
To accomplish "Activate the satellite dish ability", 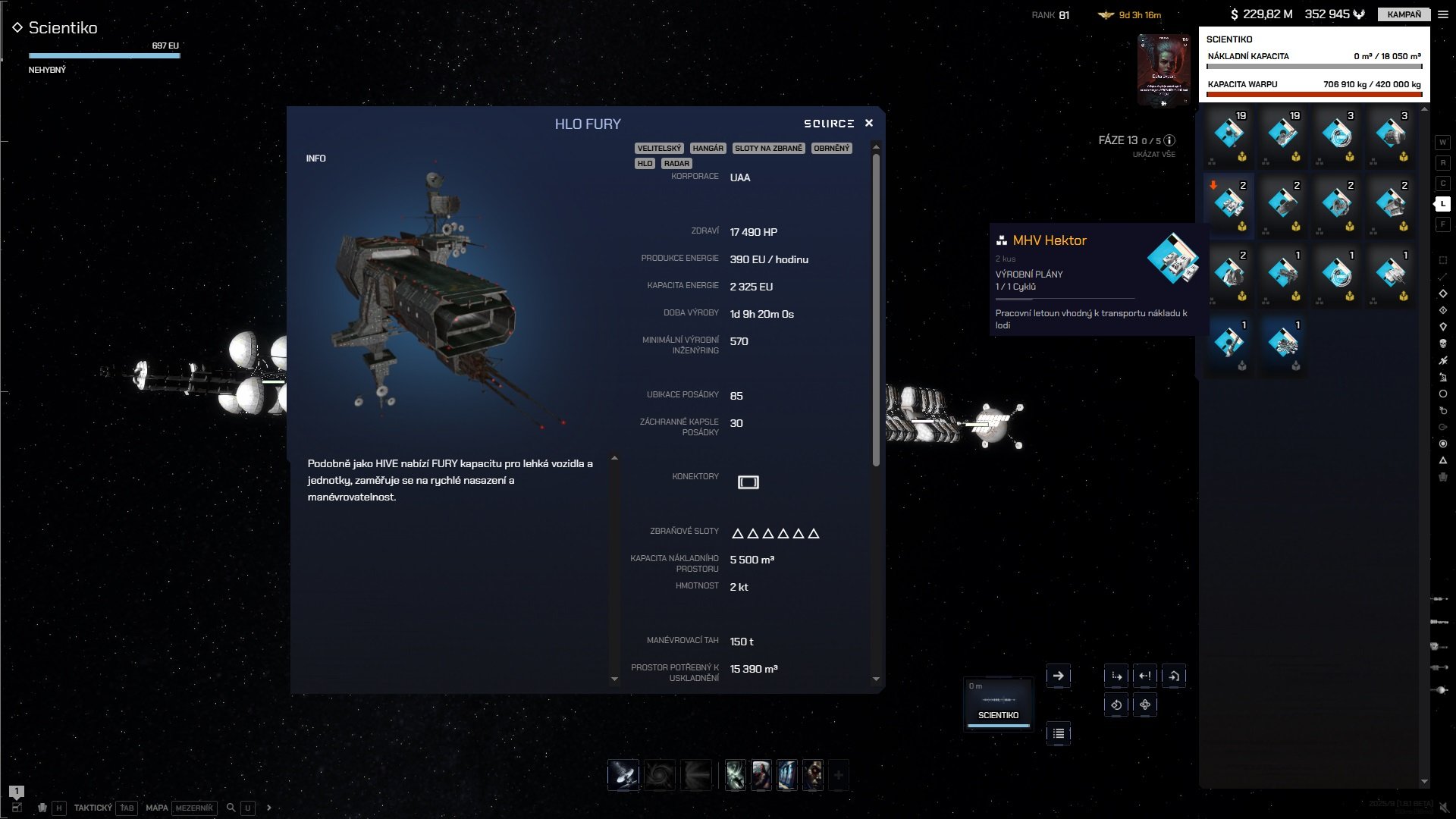I will tap(623, 775).
